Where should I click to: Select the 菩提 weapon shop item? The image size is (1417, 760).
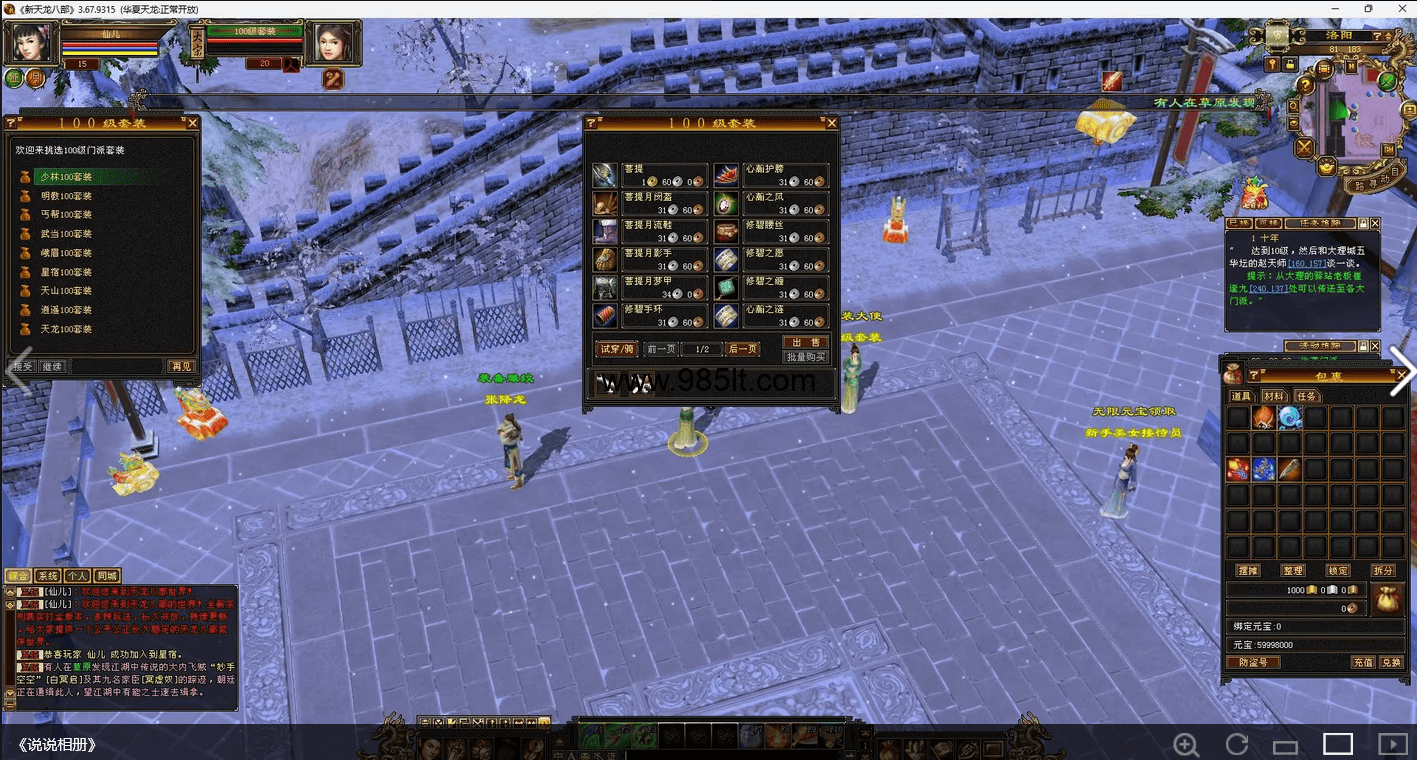tap(650, 176)
